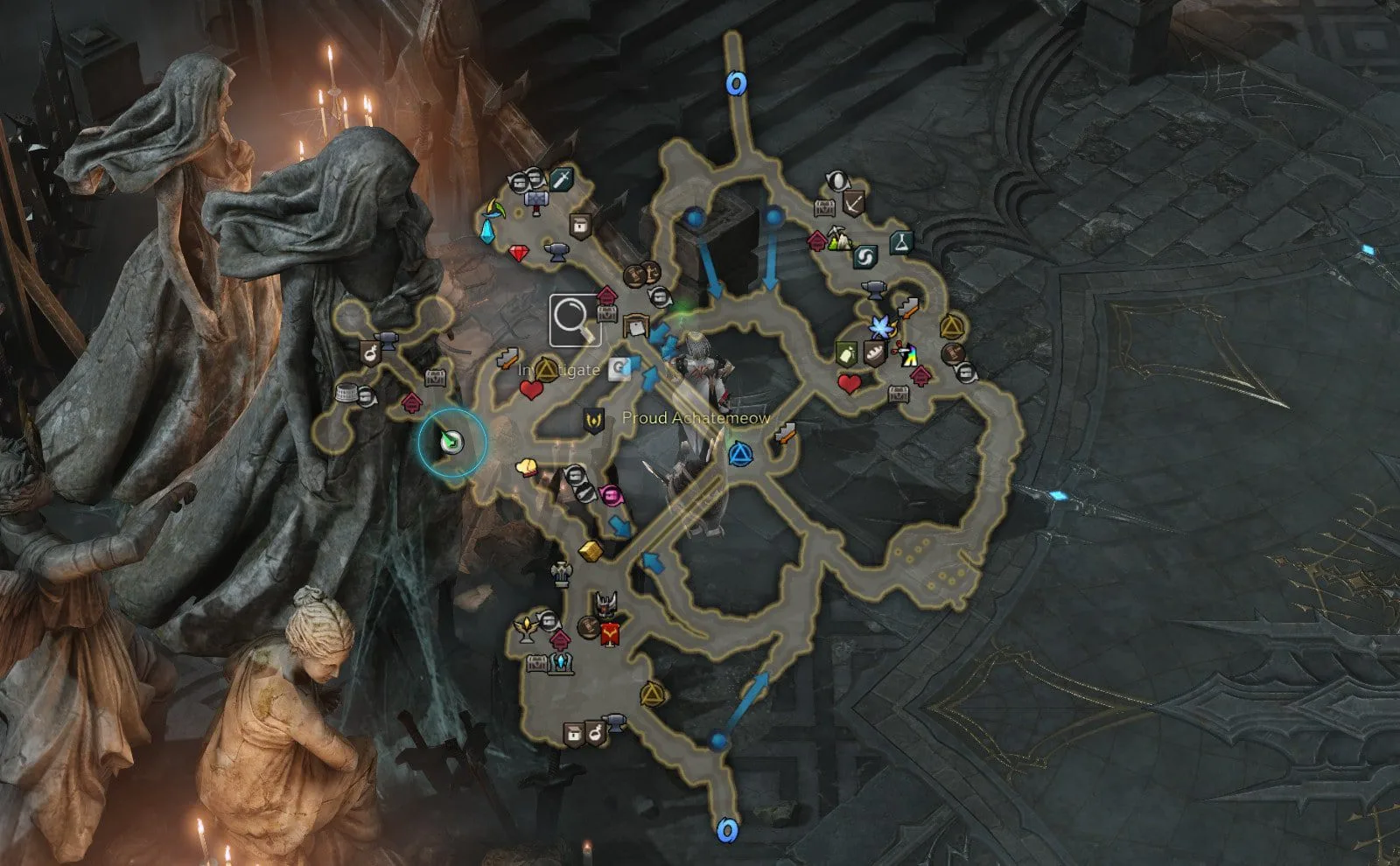This screenshot has height=866, width=1400.
Task: Select the colosseum arena map marker
Action: coord(346,393)
